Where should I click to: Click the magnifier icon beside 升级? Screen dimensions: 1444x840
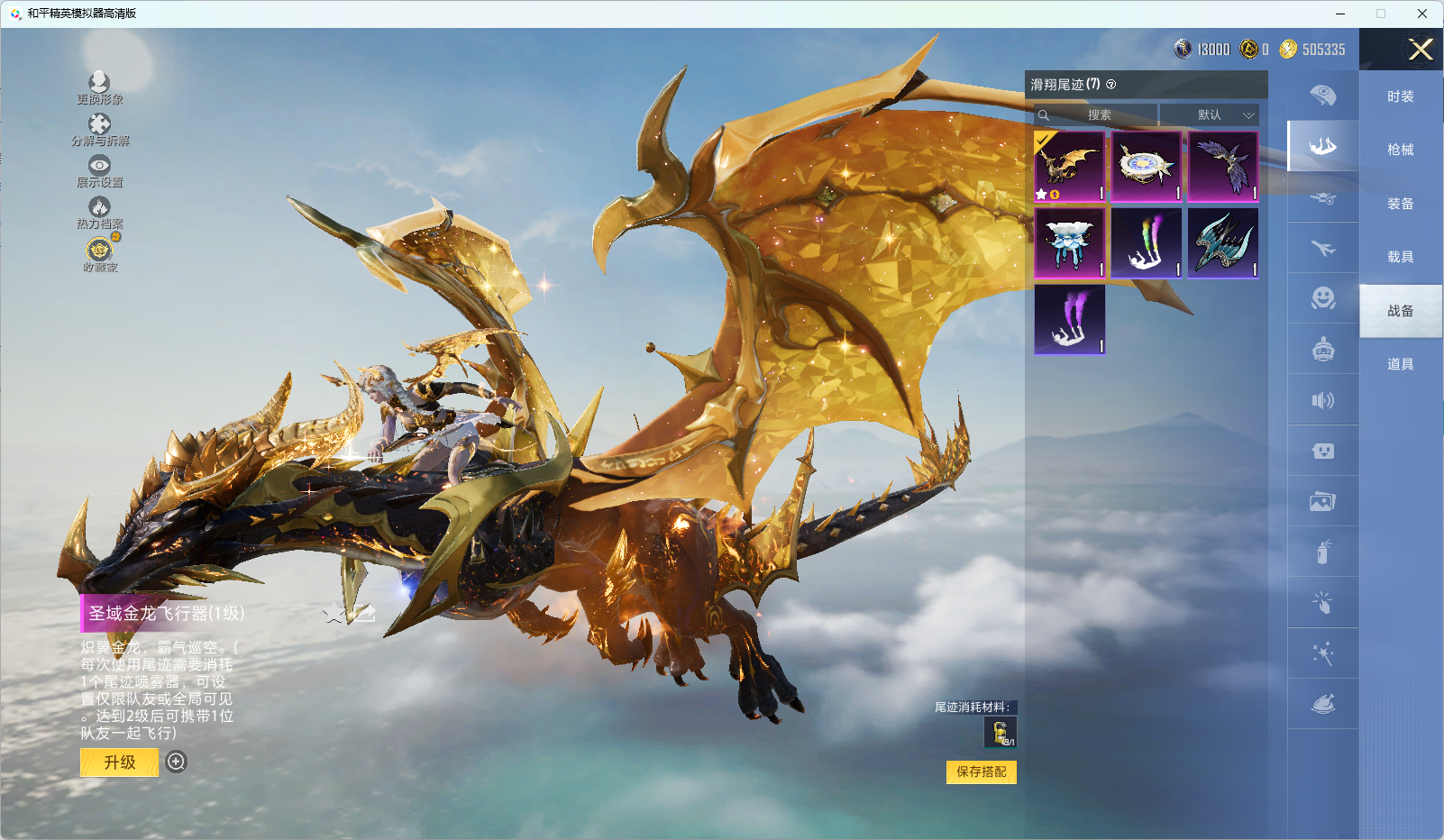coord(177,762)
